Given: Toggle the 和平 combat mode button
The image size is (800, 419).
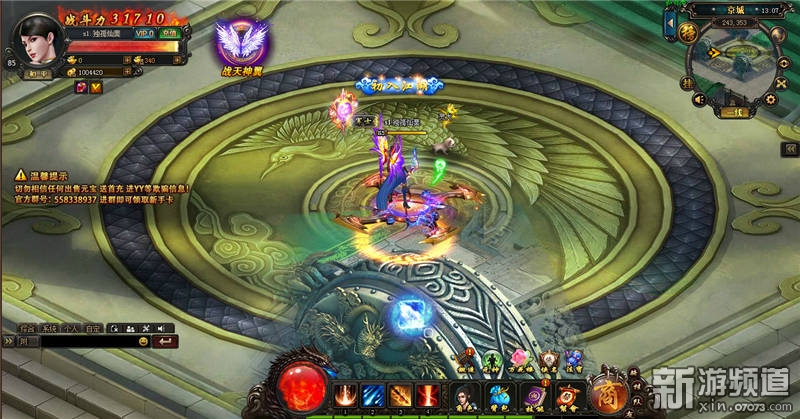Looking at the screenshot, I should pos(39,72).
